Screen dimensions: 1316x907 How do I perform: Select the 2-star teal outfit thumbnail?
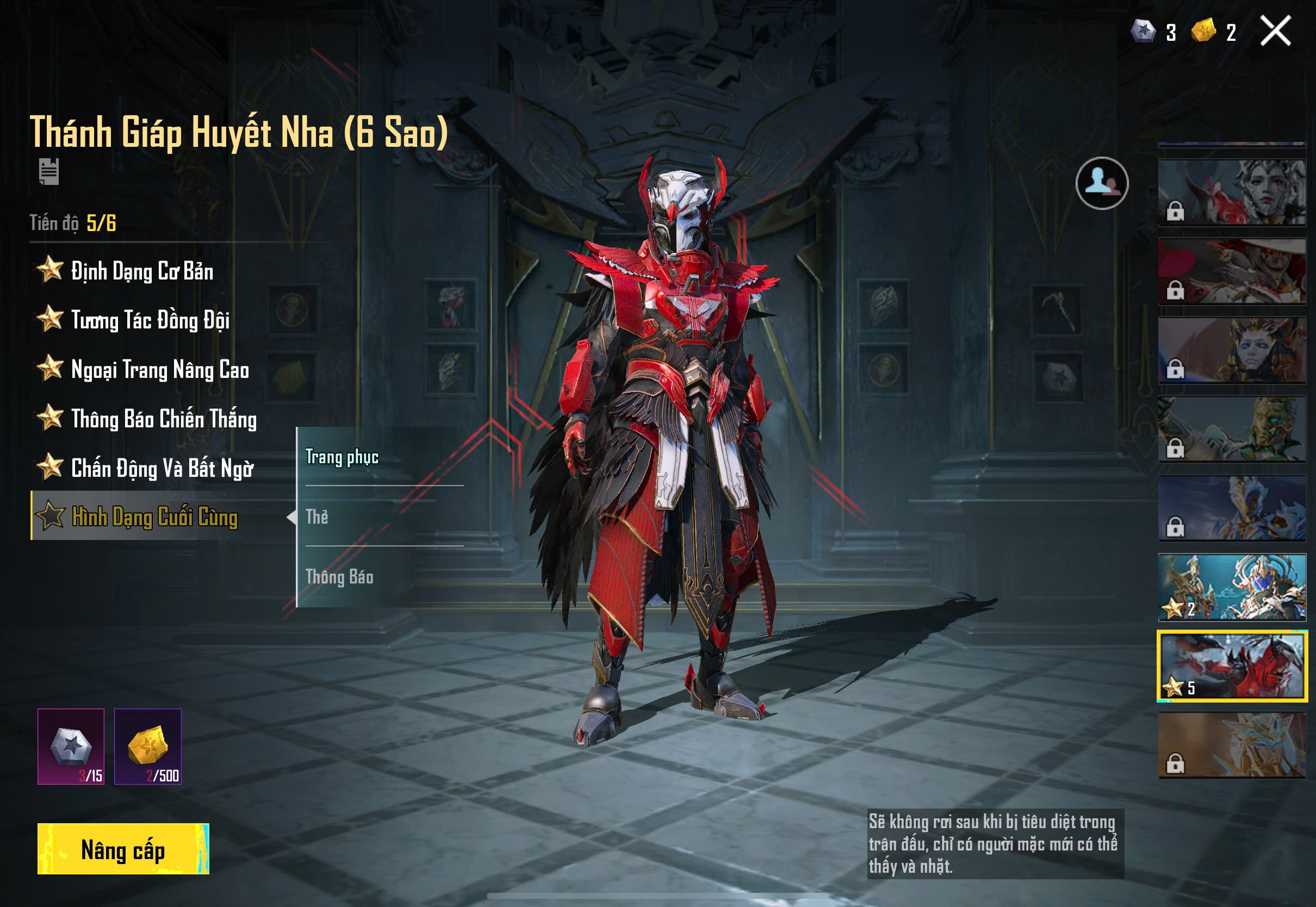(x=1232, y=587)
